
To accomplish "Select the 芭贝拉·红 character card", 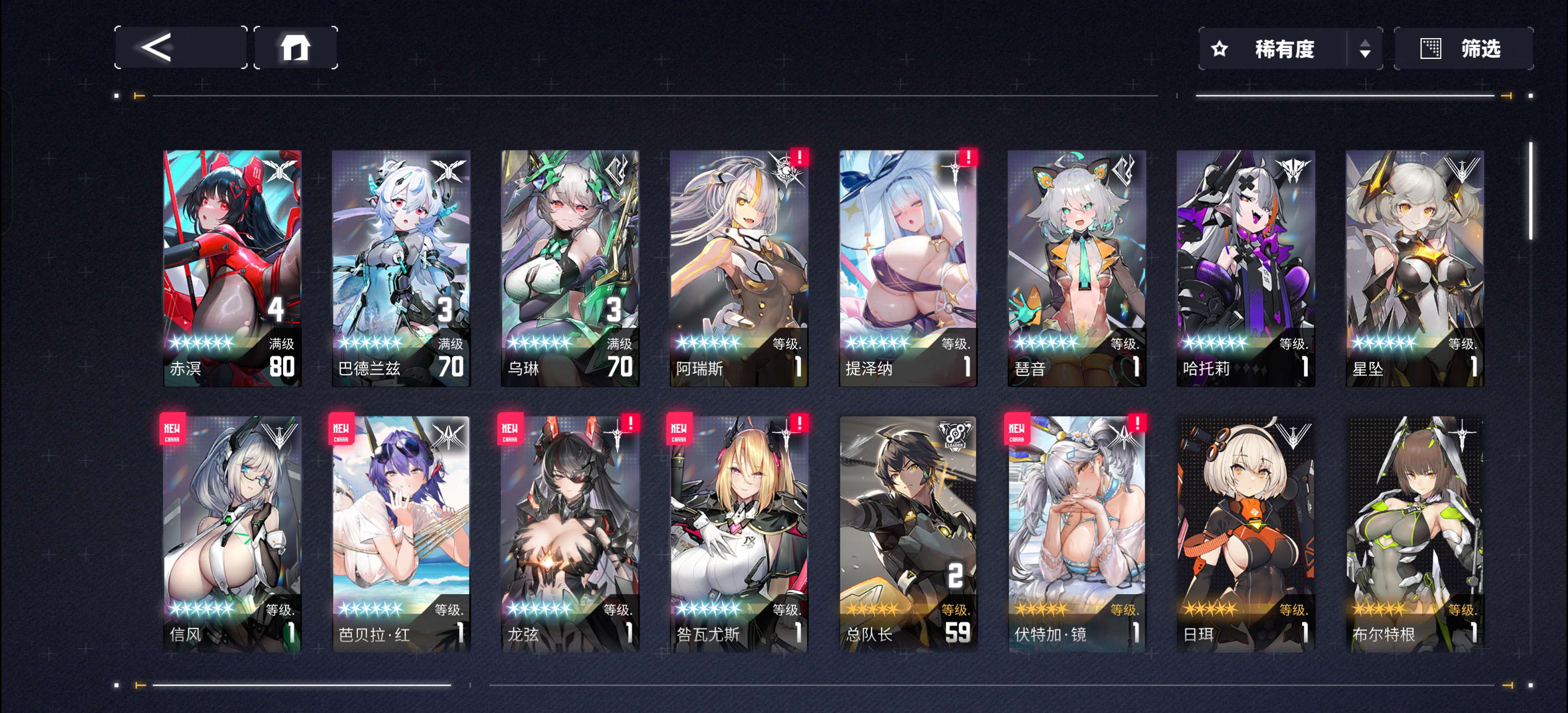I will pyautogui.click(x=401, y=534).
